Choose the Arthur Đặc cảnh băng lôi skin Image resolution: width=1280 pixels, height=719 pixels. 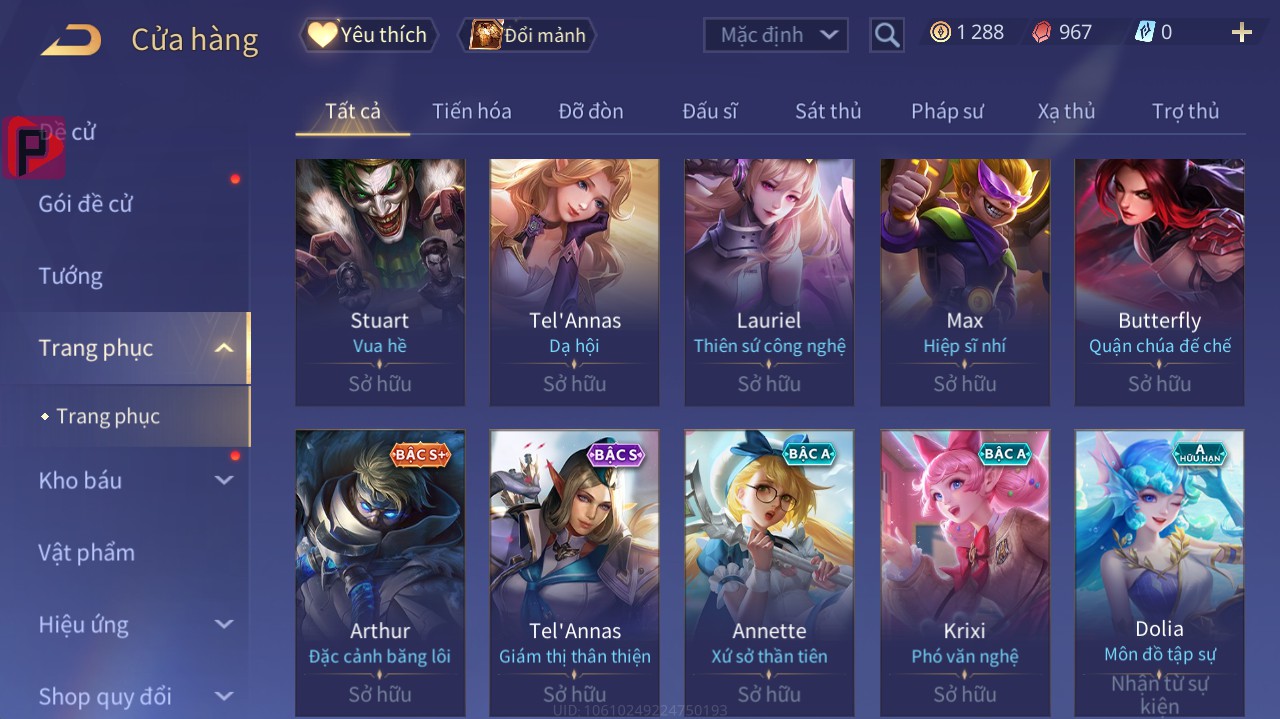380,572
